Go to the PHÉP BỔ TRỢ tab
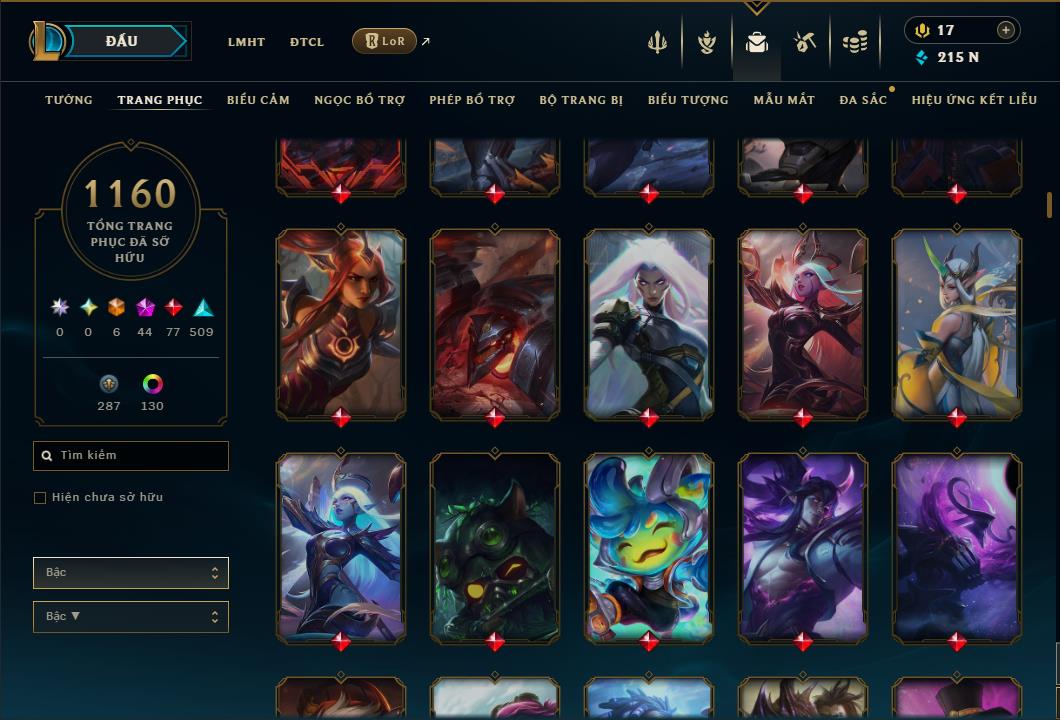Image resolution: width=1060 pixels, height=720 pixels. (x=472, y=100)
